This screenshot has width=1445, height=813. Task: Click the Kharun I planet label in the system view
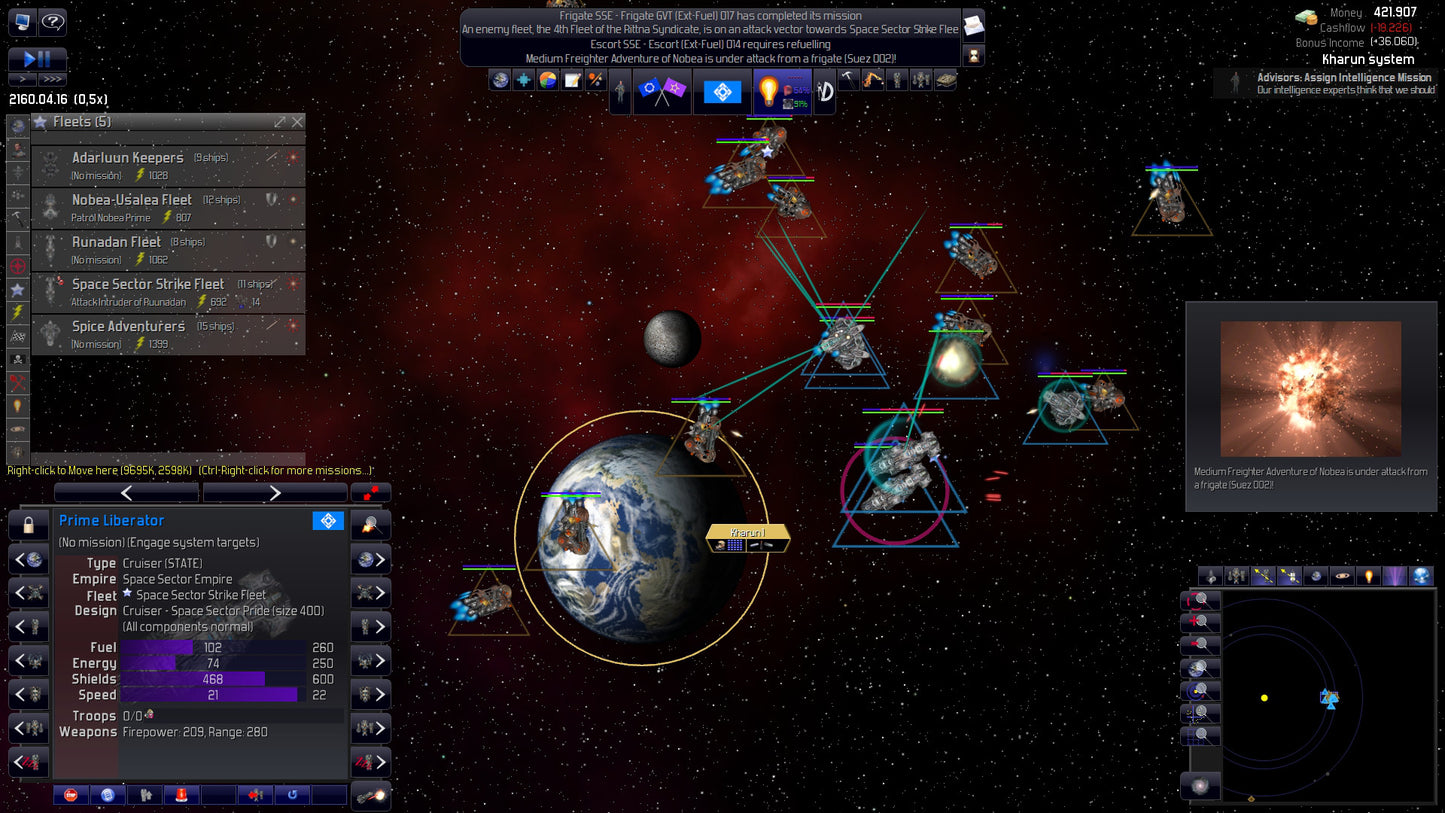point(748,533)
